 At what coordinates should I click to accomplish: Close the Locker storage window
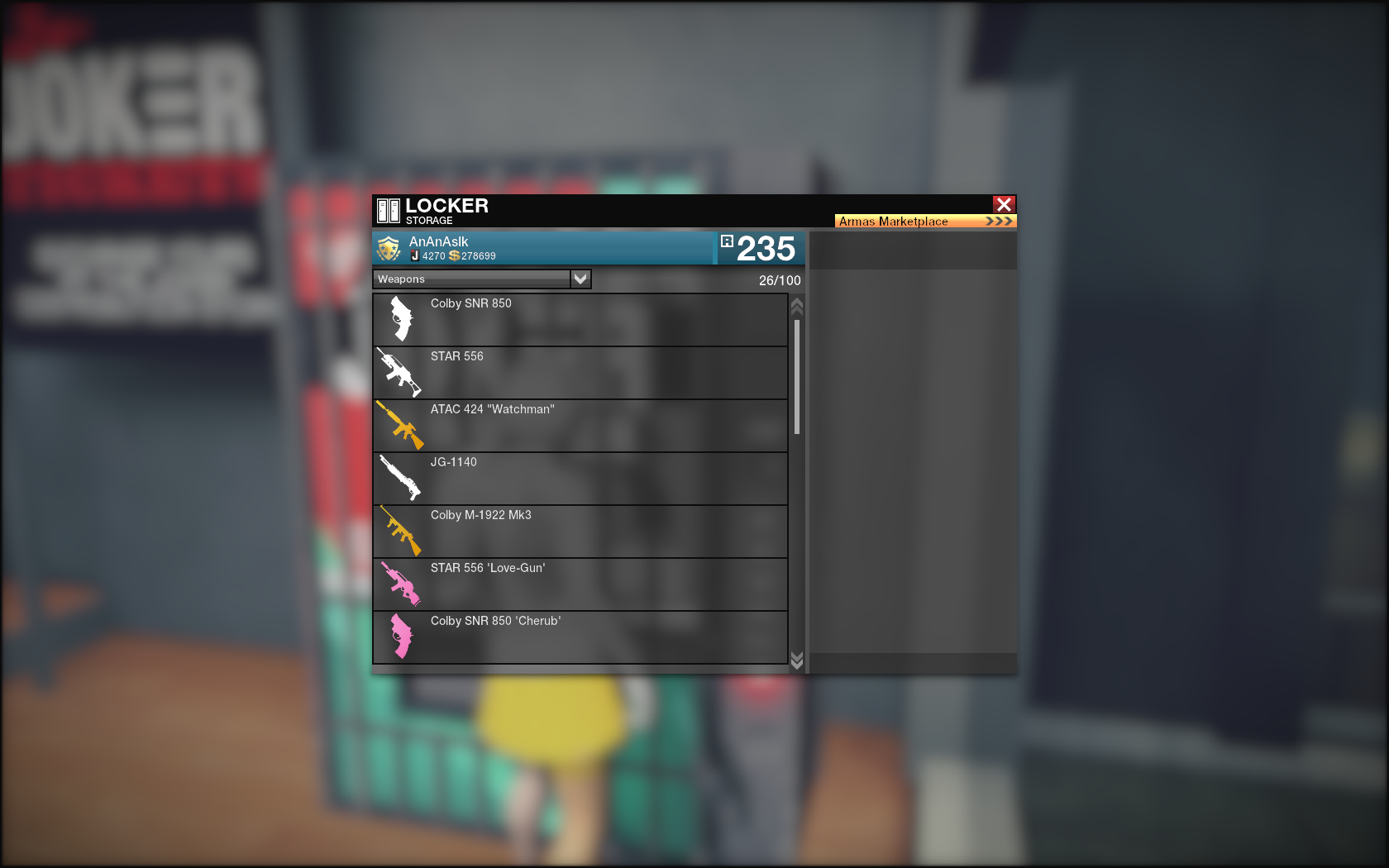point(1004,204)
